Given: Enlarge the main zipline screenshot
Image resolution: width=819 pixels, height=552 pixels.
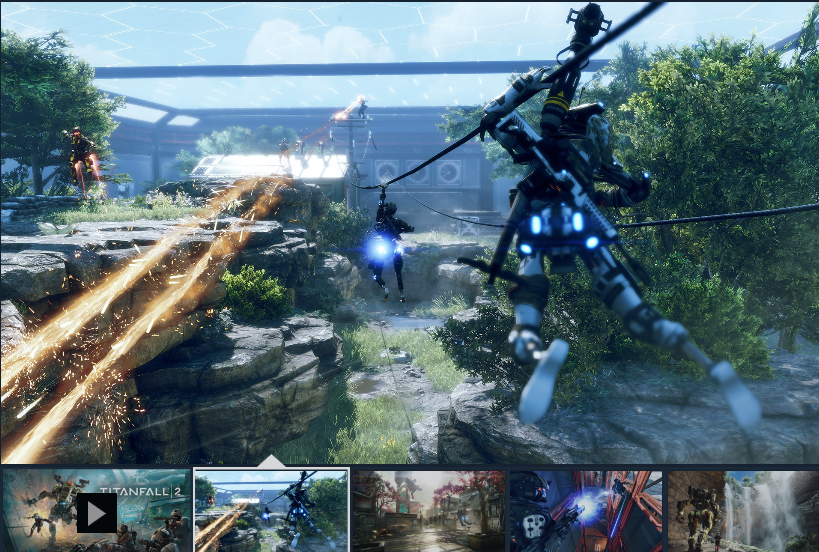Looking at the screenshot, I should 409,232.
